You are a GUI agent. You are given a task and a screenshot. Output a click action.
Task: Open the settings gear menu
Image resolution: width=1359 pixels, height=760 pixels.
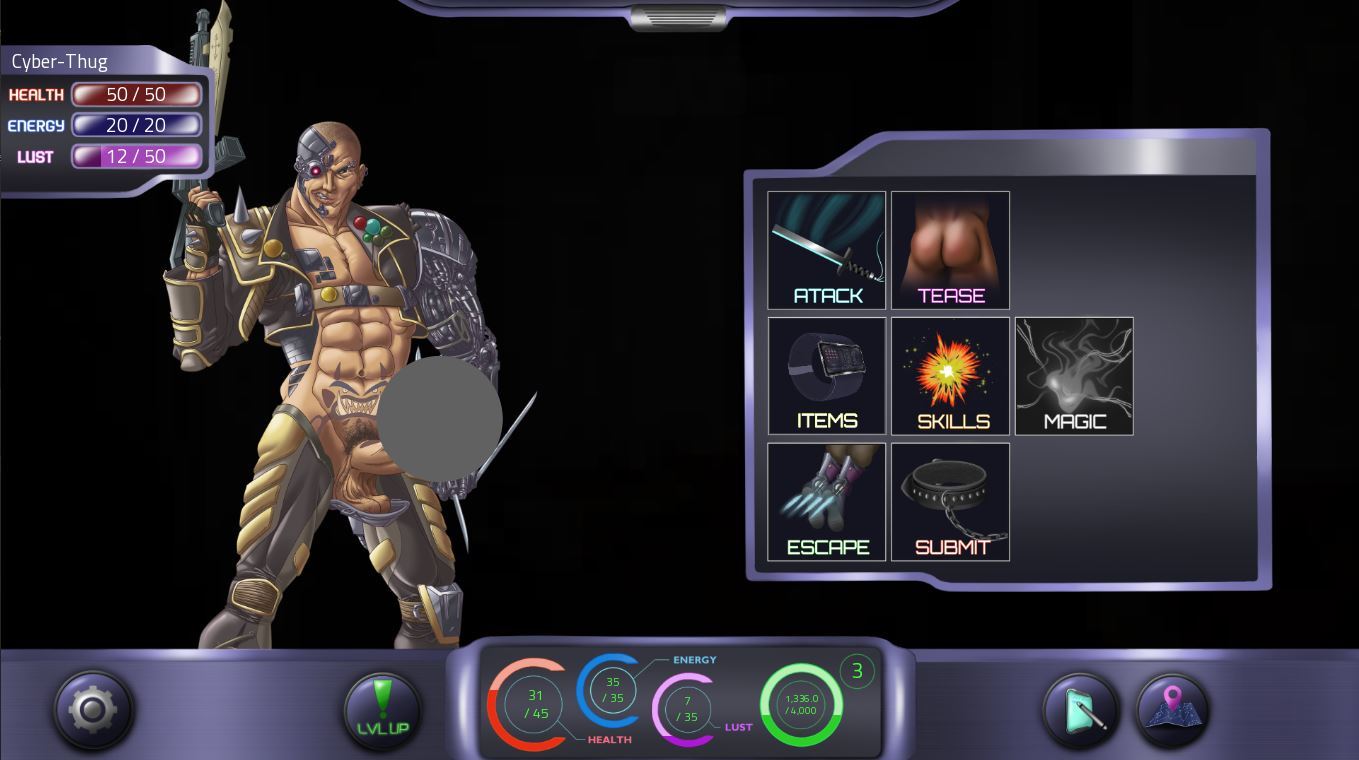[x=92, y=709]
